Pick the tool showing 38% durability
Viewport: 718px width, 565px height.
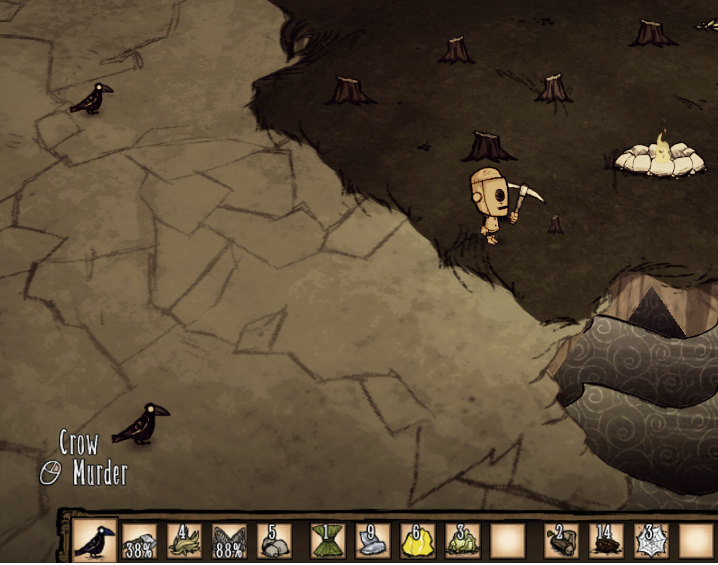click(139, 541)
